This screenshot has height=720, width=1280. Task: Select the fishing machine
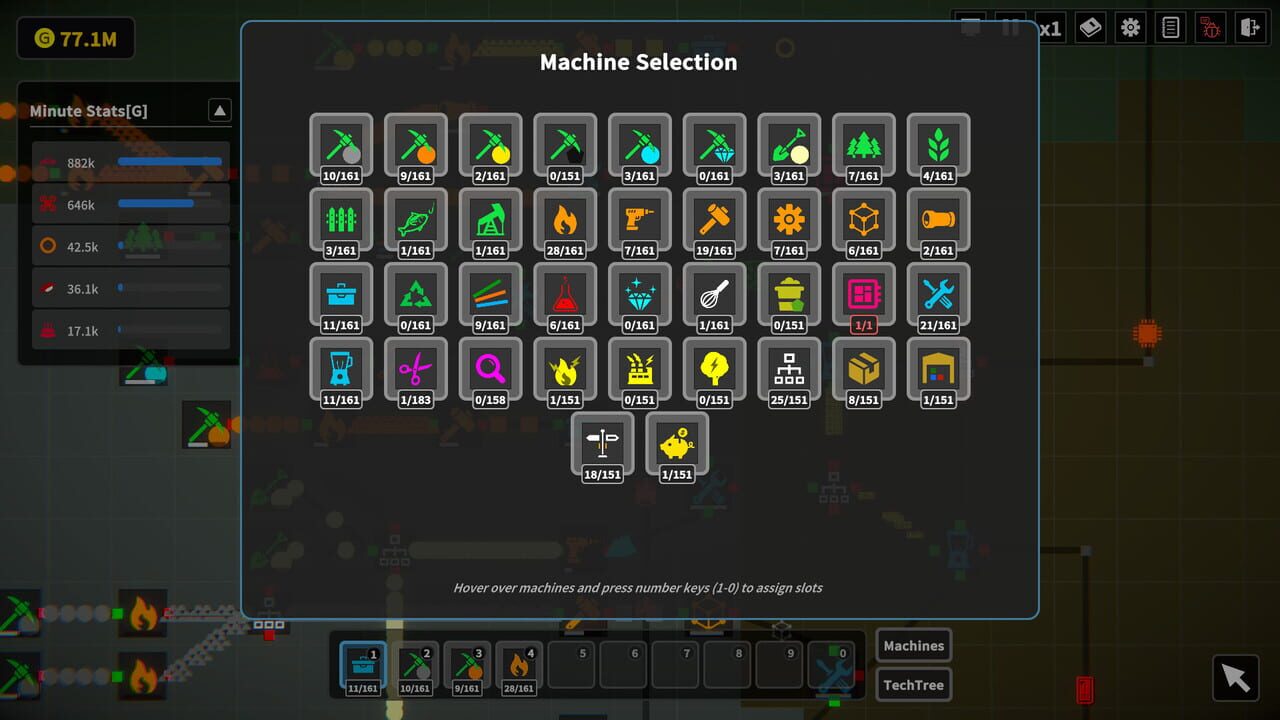[415, 220]
